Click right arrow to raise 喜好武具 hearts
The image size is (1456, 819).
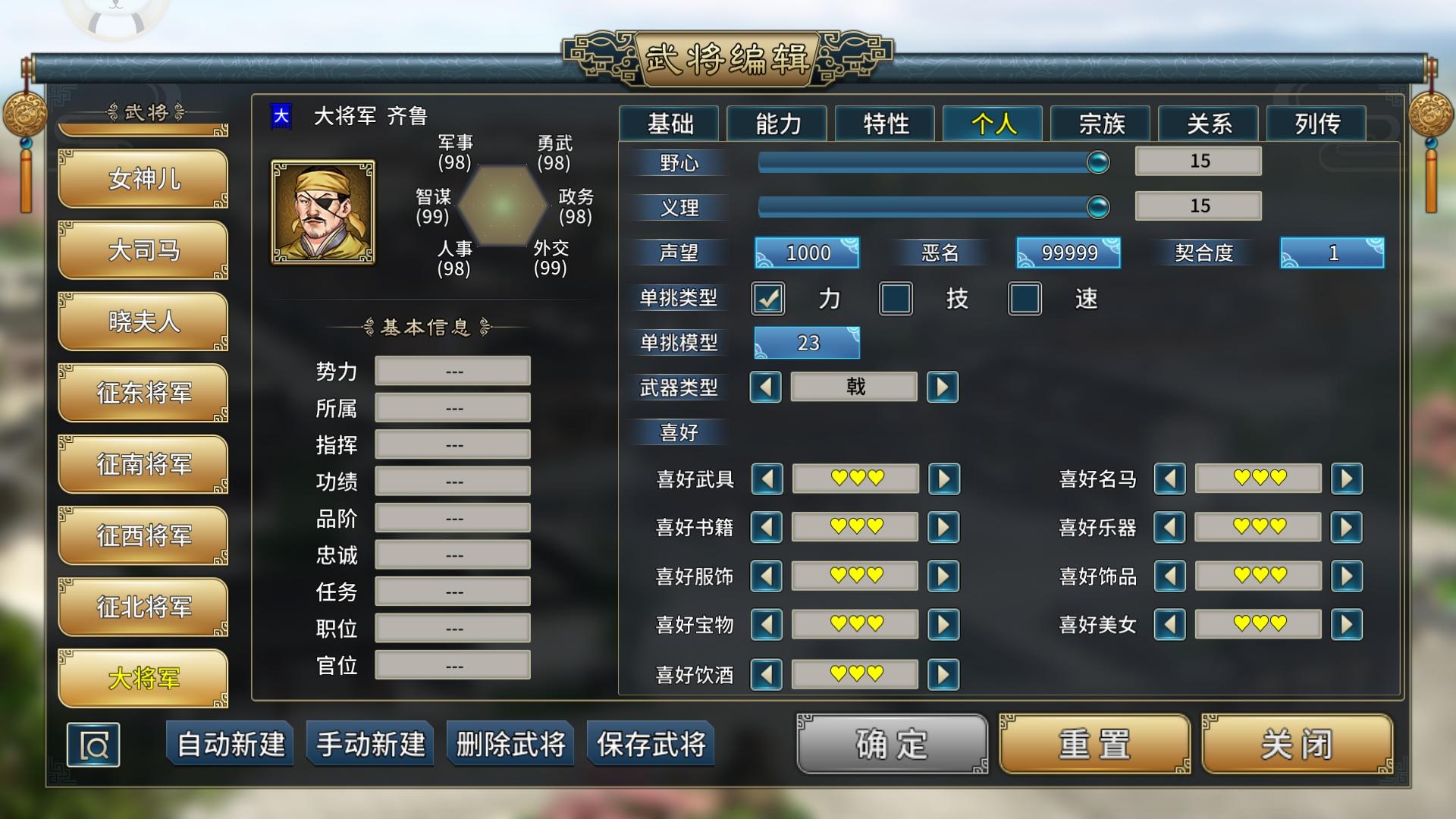tap(943, 479)
